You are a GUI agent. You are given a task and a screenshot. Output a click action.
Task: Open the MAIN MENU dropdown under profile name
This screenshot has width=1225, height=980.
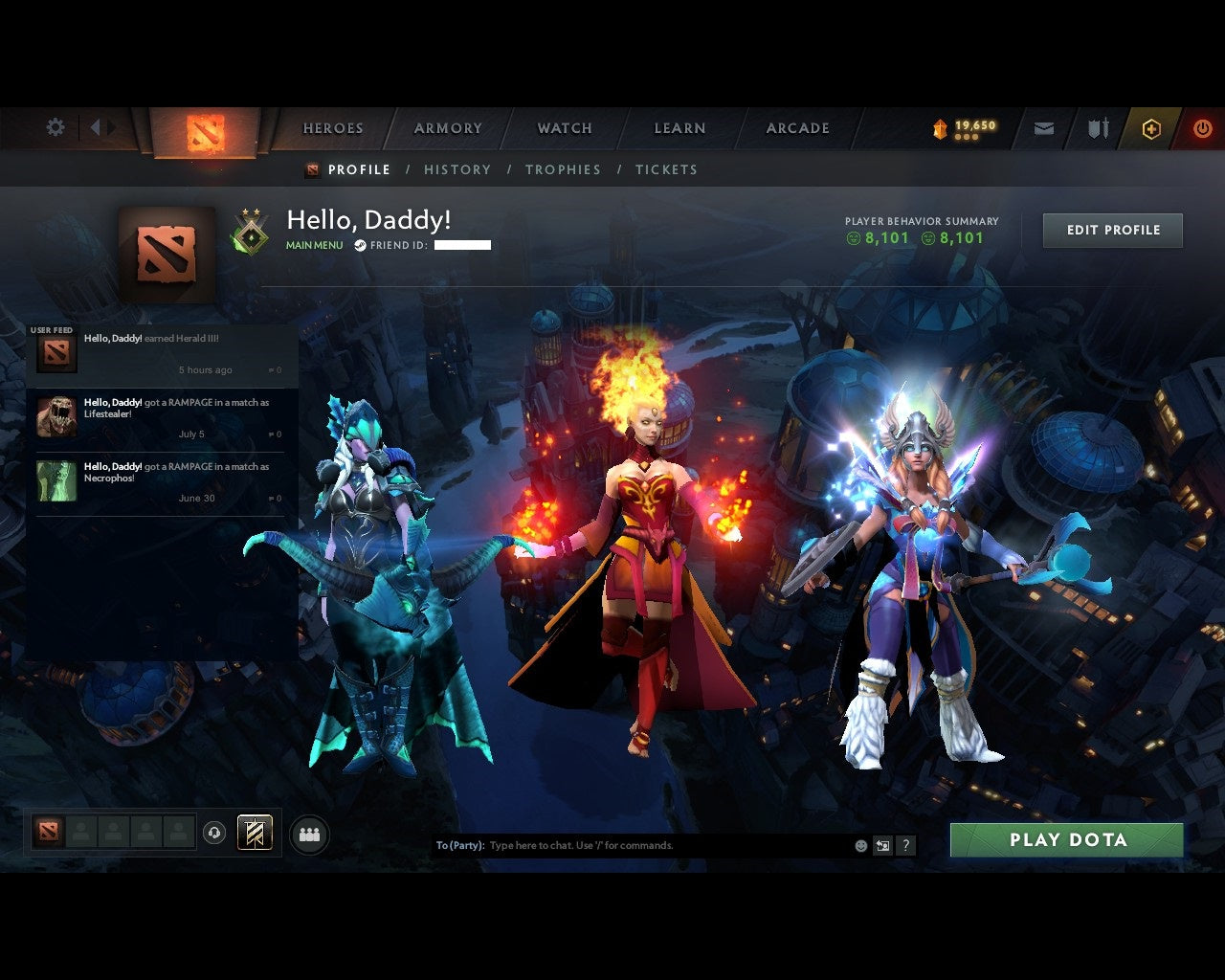pyautogui.click(x=313, y=245)
